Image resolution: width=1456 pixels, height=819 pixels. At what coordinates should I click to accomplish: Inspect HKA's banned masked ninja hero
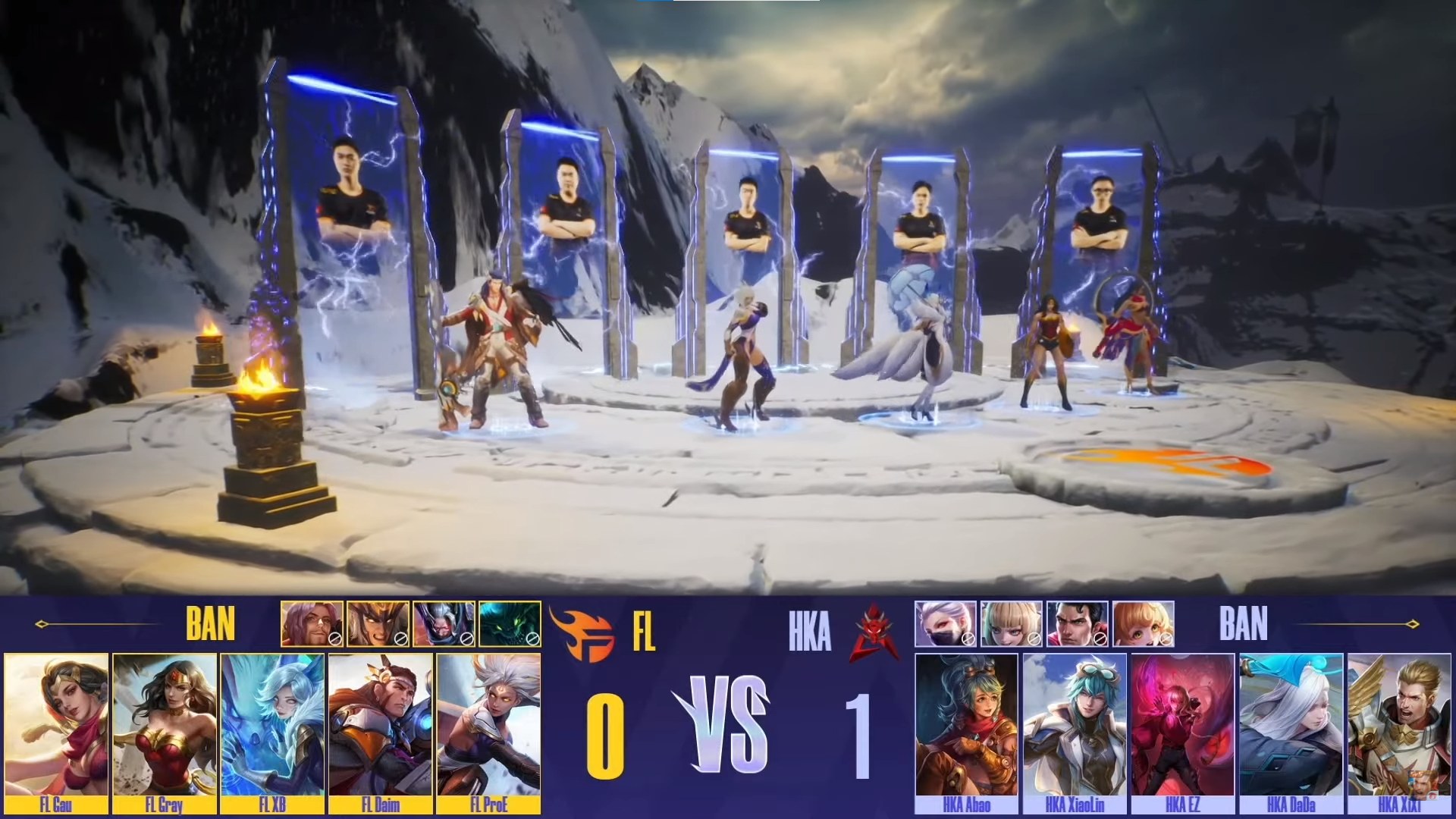point(945,623)
